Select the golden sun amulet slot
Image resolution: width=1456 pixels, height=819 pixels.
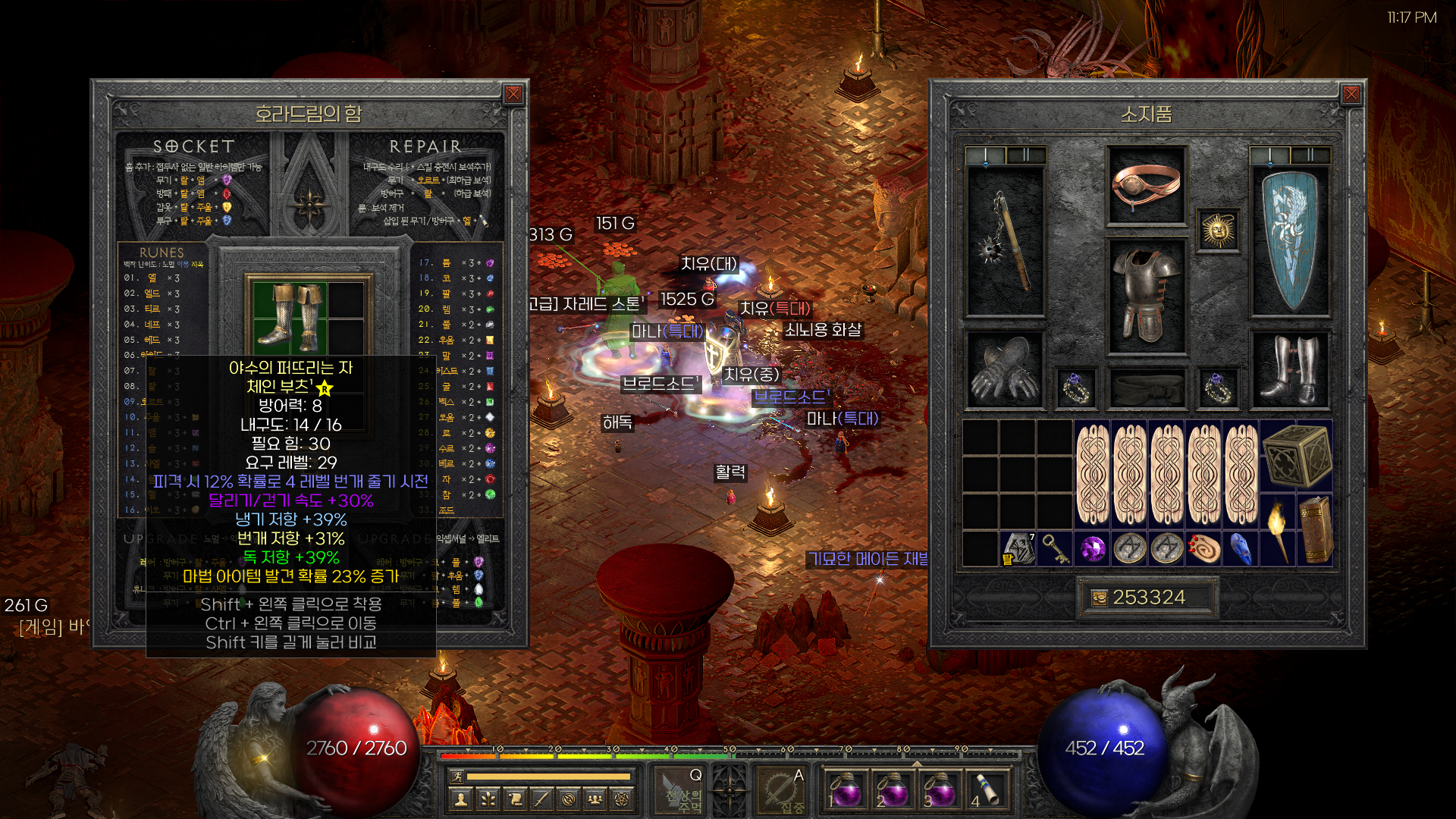coord(1218,230)
